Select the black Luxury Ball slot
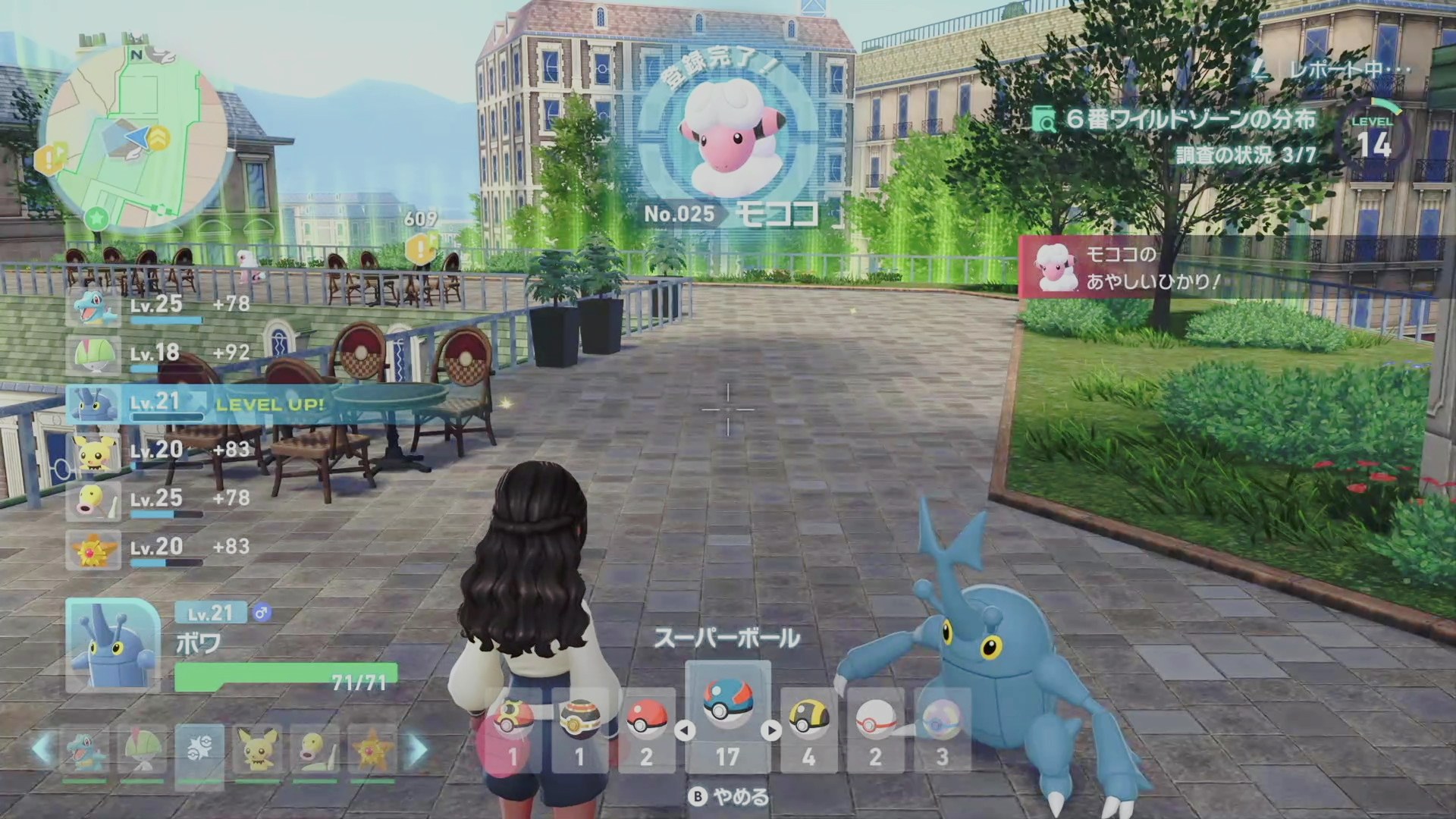 tap(580, 730)
